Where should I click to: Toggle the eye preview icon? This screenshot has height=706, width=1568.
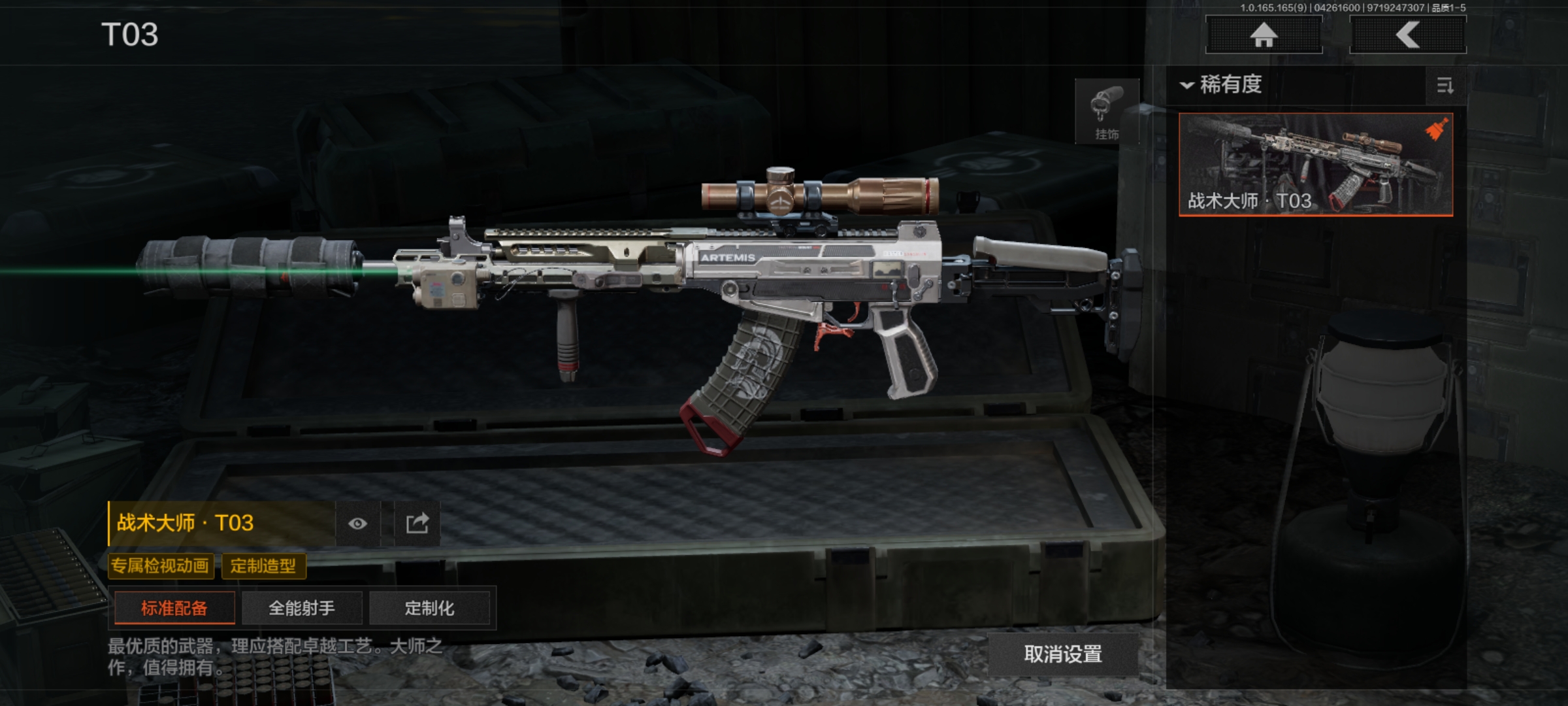click(357, 524)
